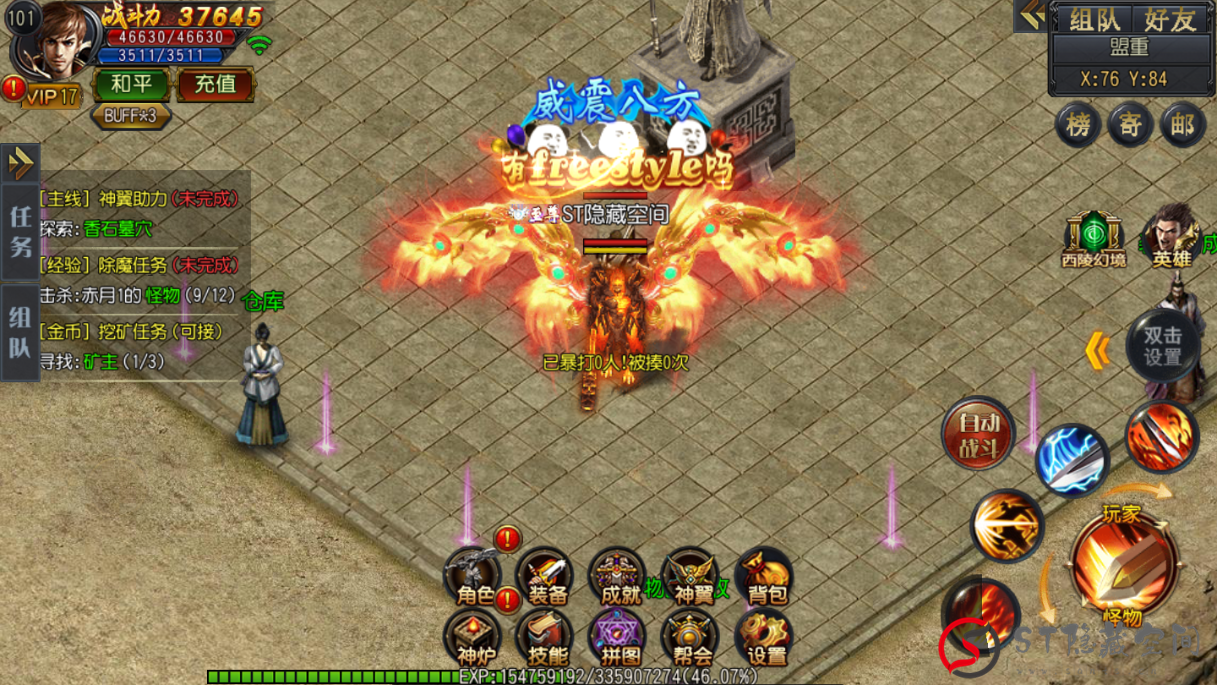Viewport: 1217px width, 685px height.
Task: Change the 和平 peace attack mode
Action: (x=131, y=85)
